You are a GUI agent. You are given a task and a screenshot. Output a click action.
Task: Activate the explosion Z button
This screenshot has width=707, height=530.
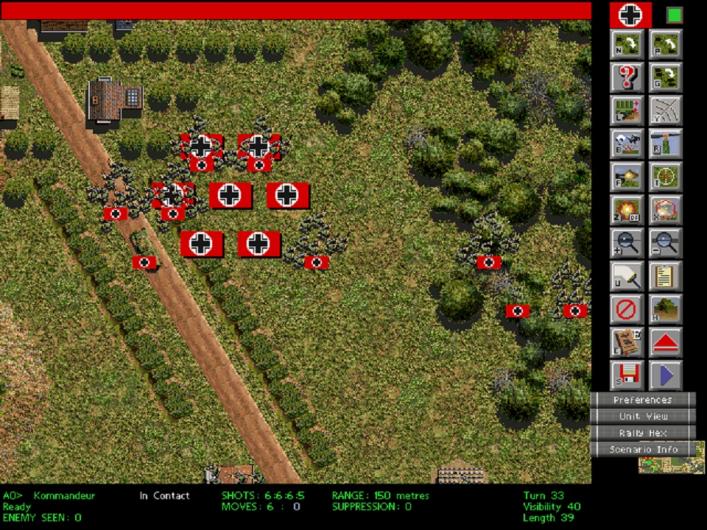627,209
